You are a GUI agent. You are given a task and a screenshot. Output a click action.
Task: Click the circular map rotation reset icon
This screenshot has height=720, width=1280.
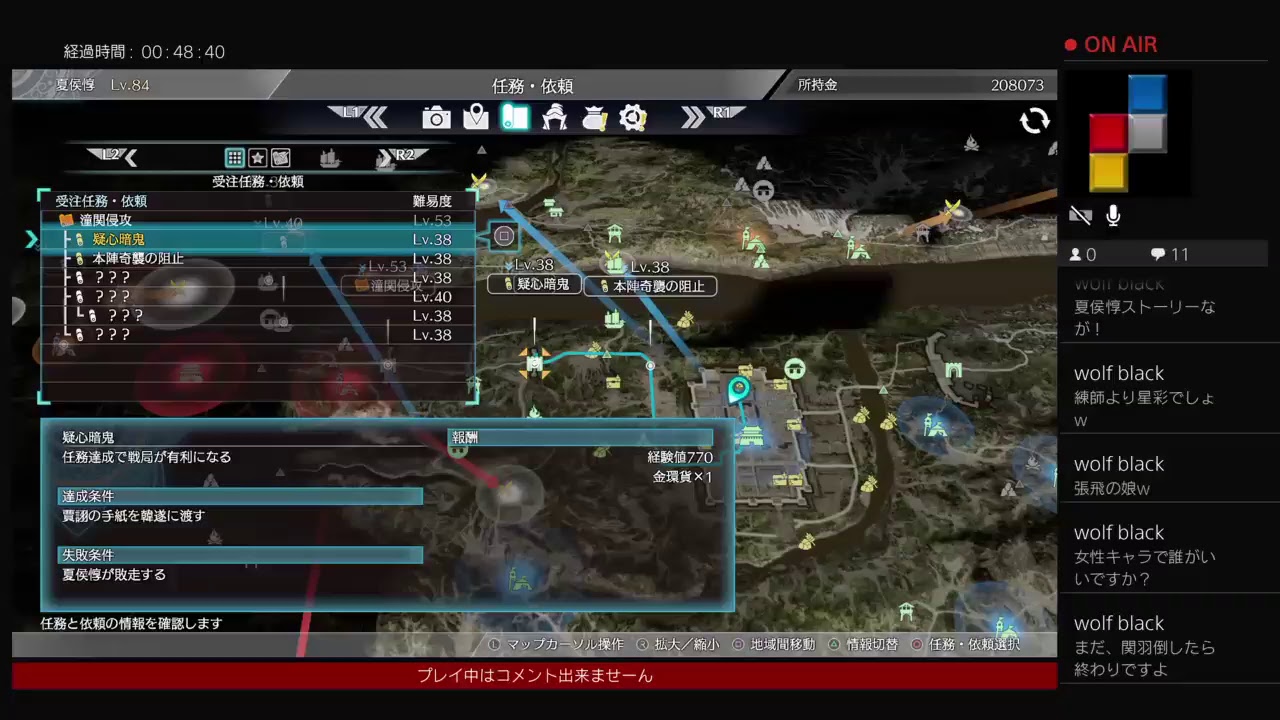(x=1035, y=120)
